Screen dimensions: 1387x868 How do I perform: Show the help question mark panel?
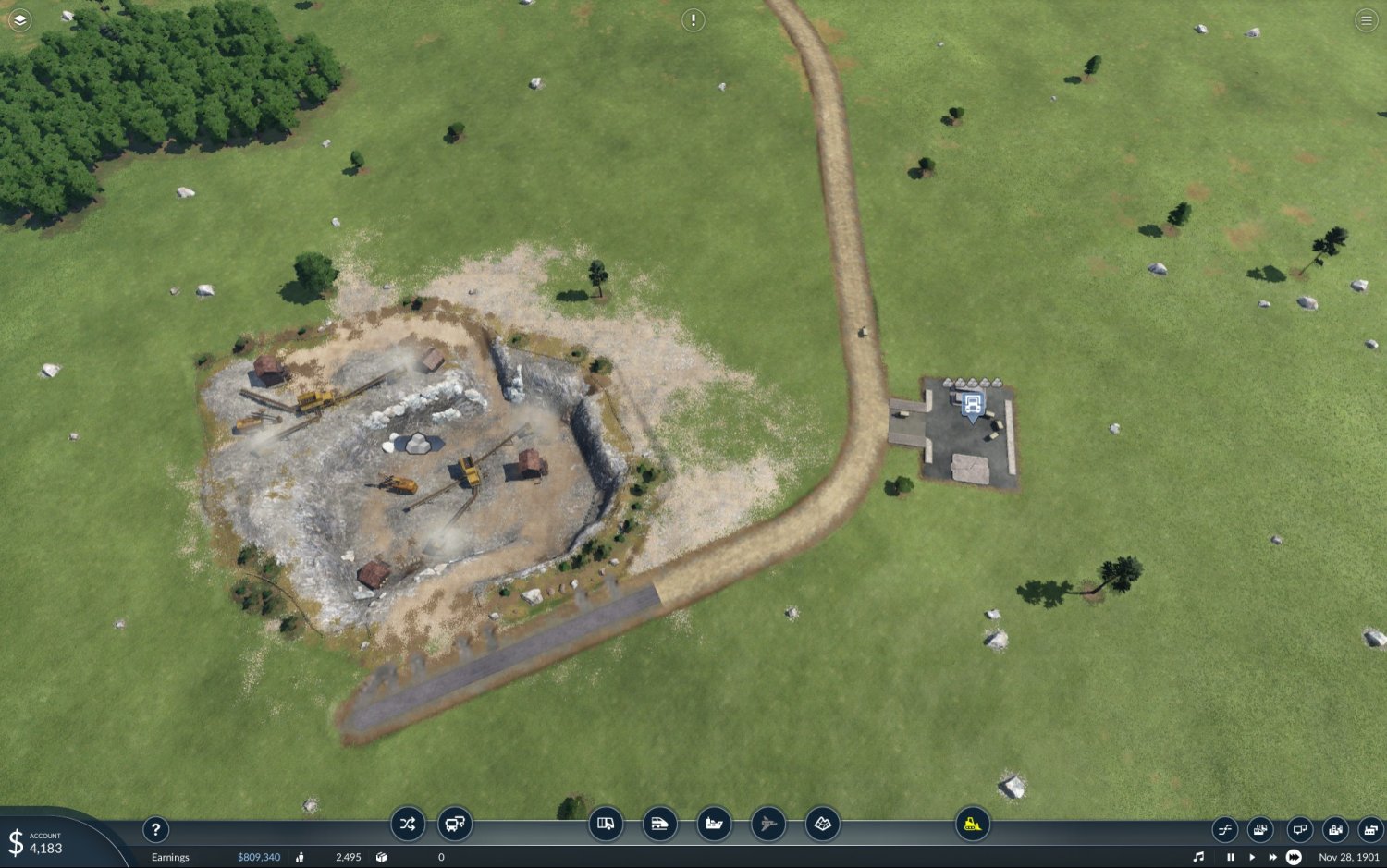tap(155, 829)
